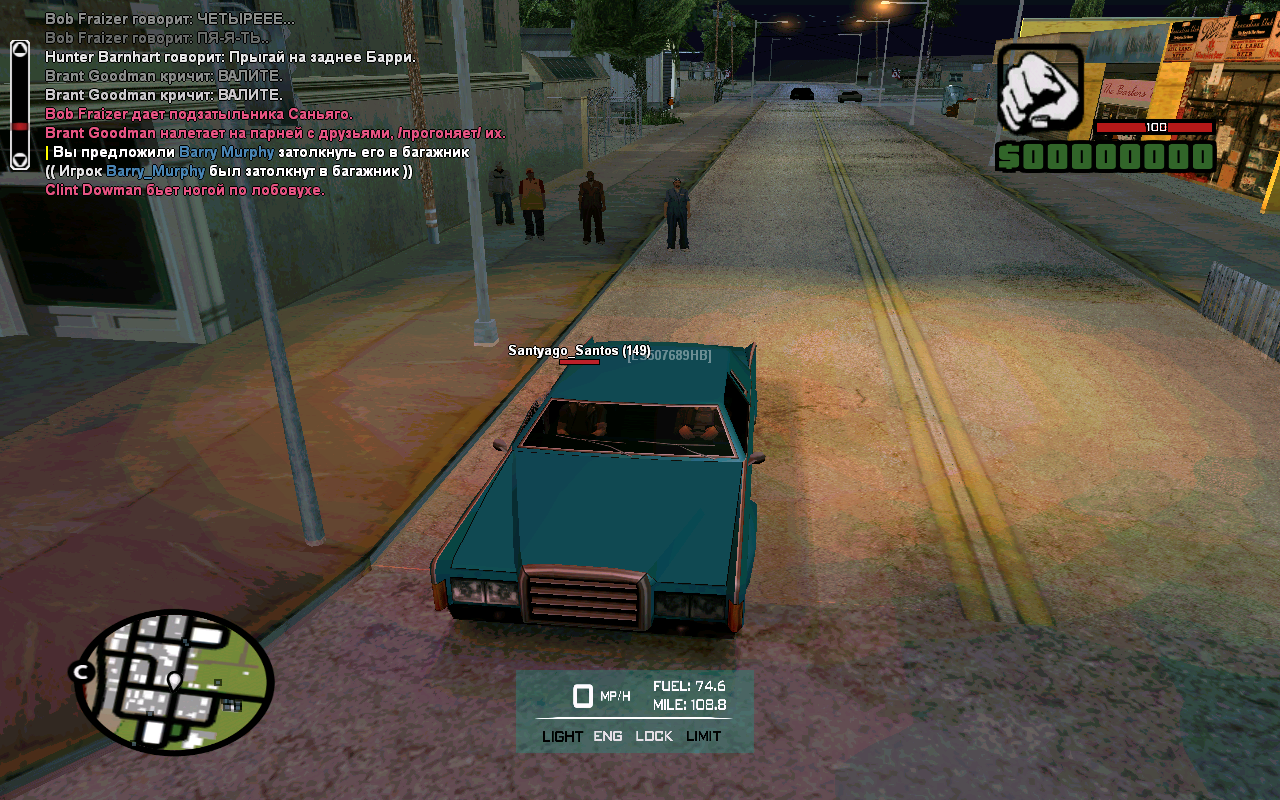Select the fist weapon icon

(1040, 92)
